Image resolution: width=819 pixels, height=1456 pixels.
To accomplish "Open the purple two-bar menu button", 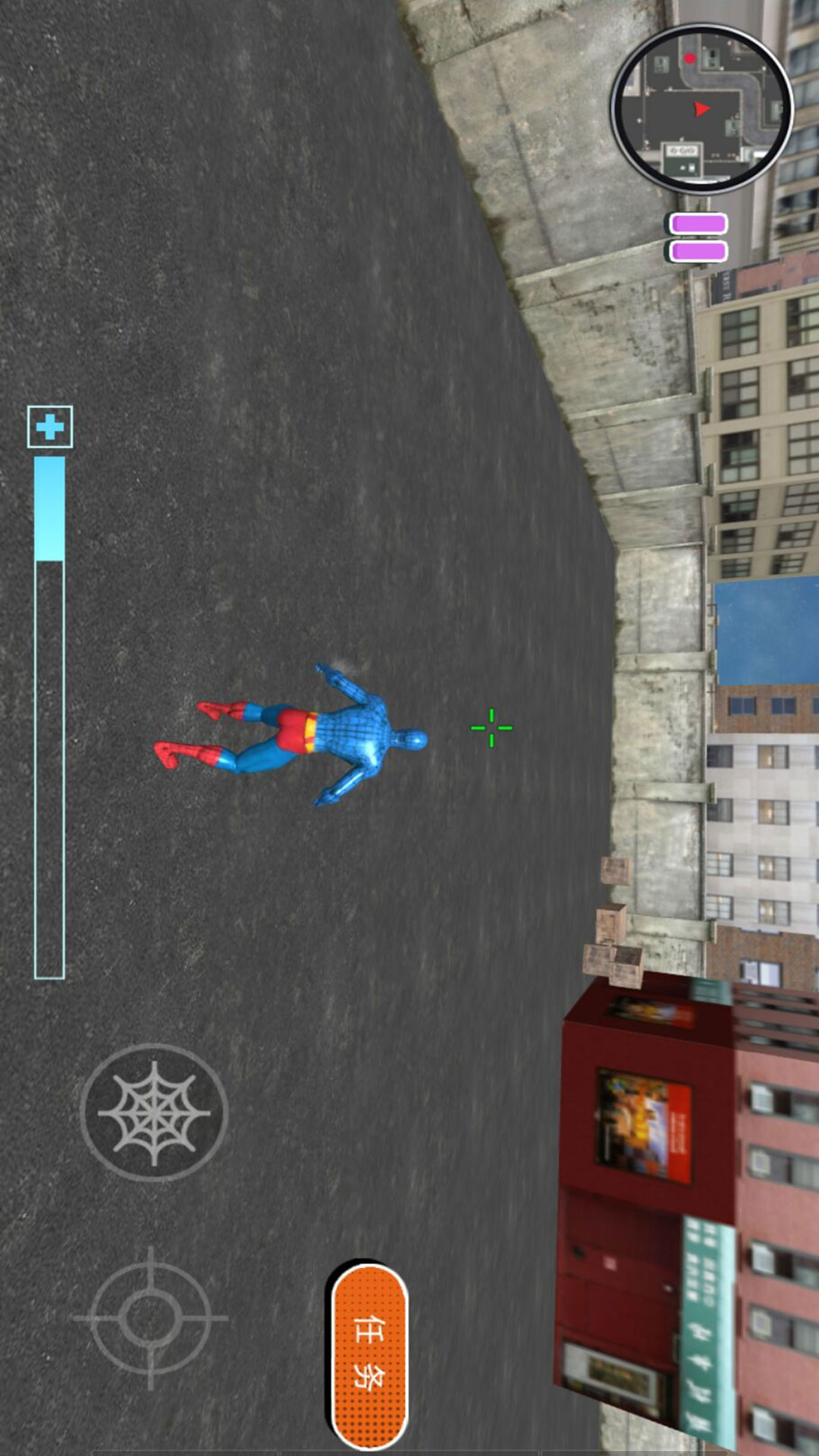I will (x=698, y=238).
